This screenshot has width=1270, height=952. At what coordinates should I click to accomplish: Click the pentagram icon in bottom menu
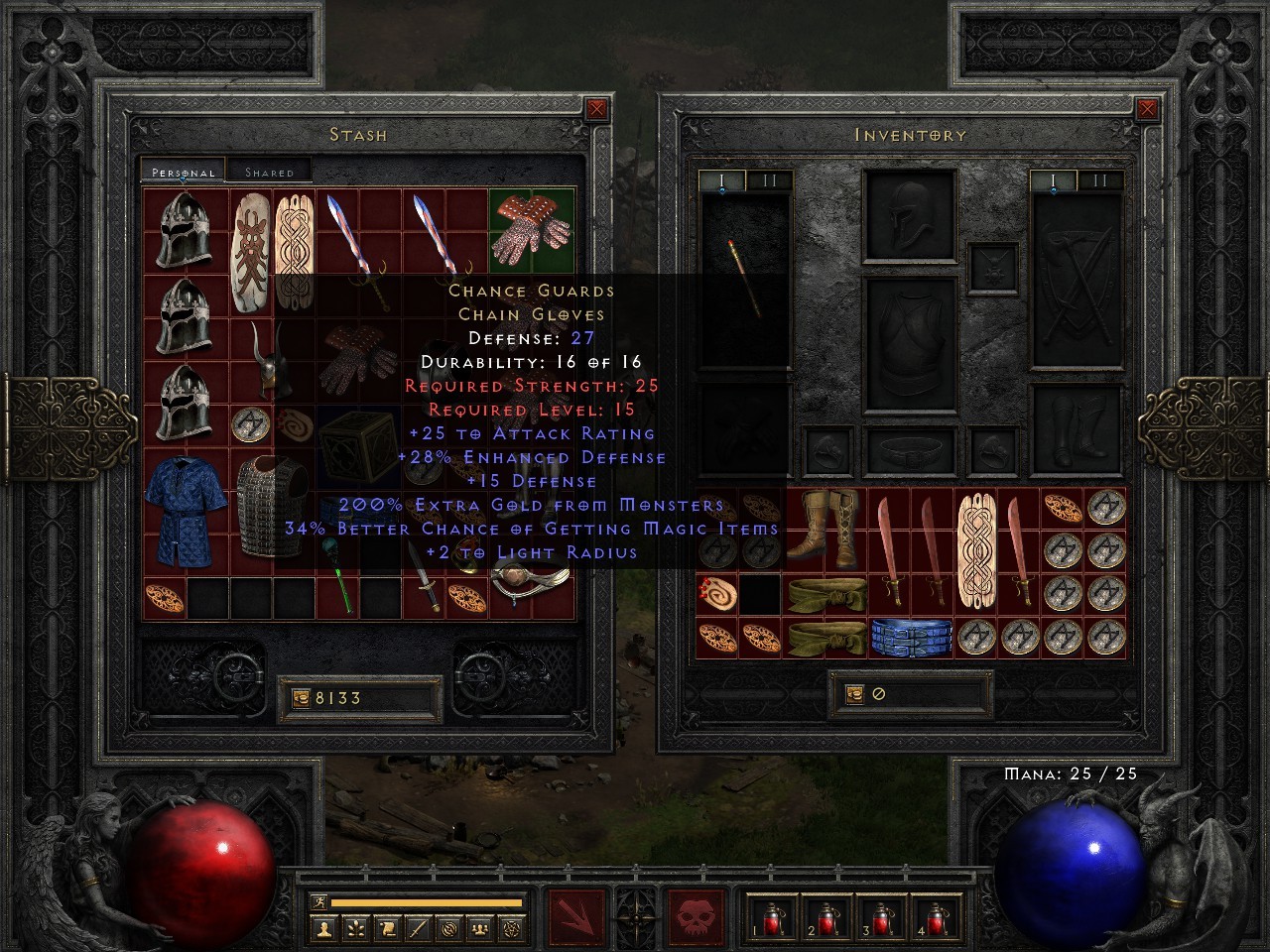click(x=510, y=927)
